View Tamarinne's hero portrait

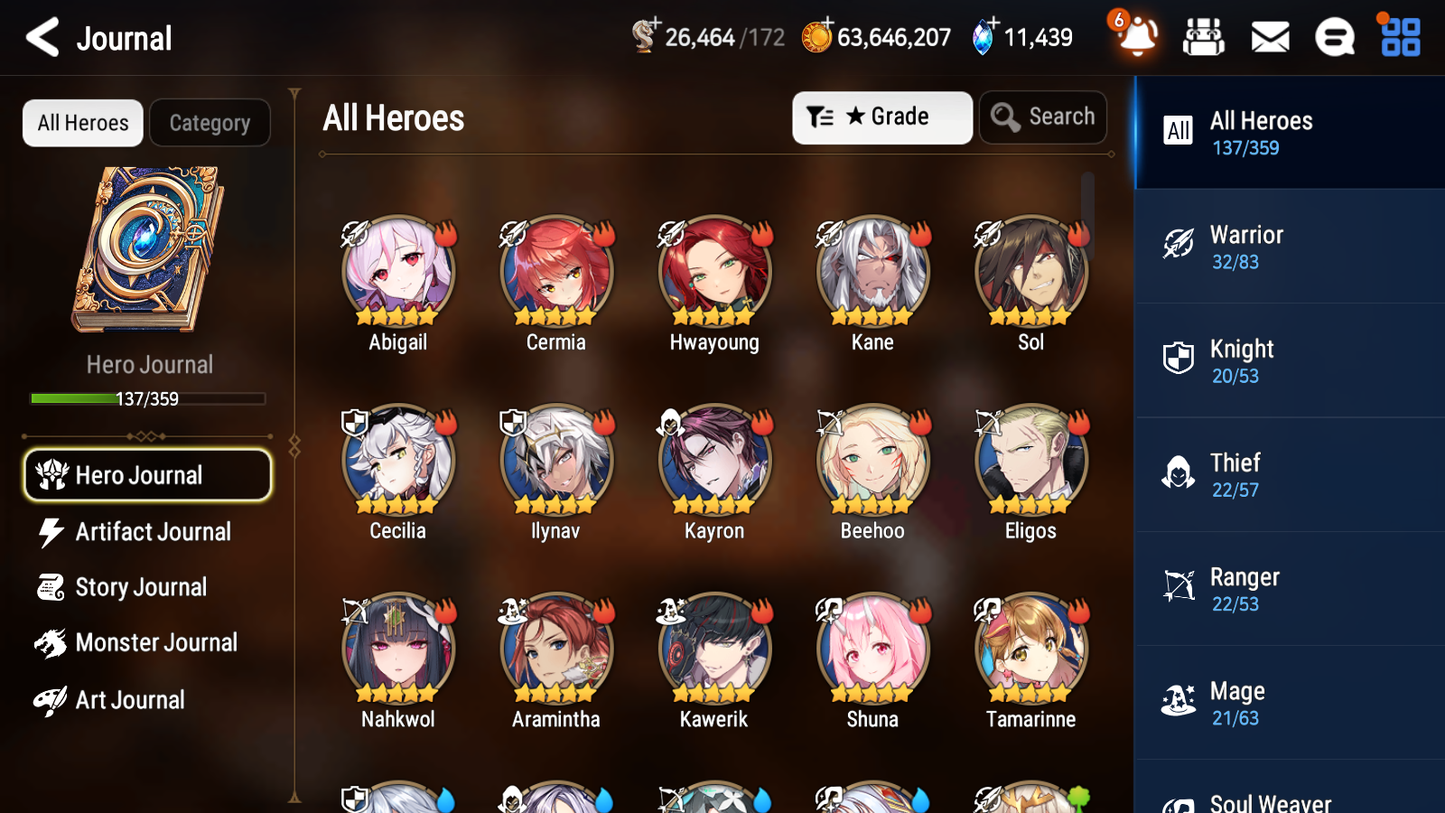(x=1031, y=648)
